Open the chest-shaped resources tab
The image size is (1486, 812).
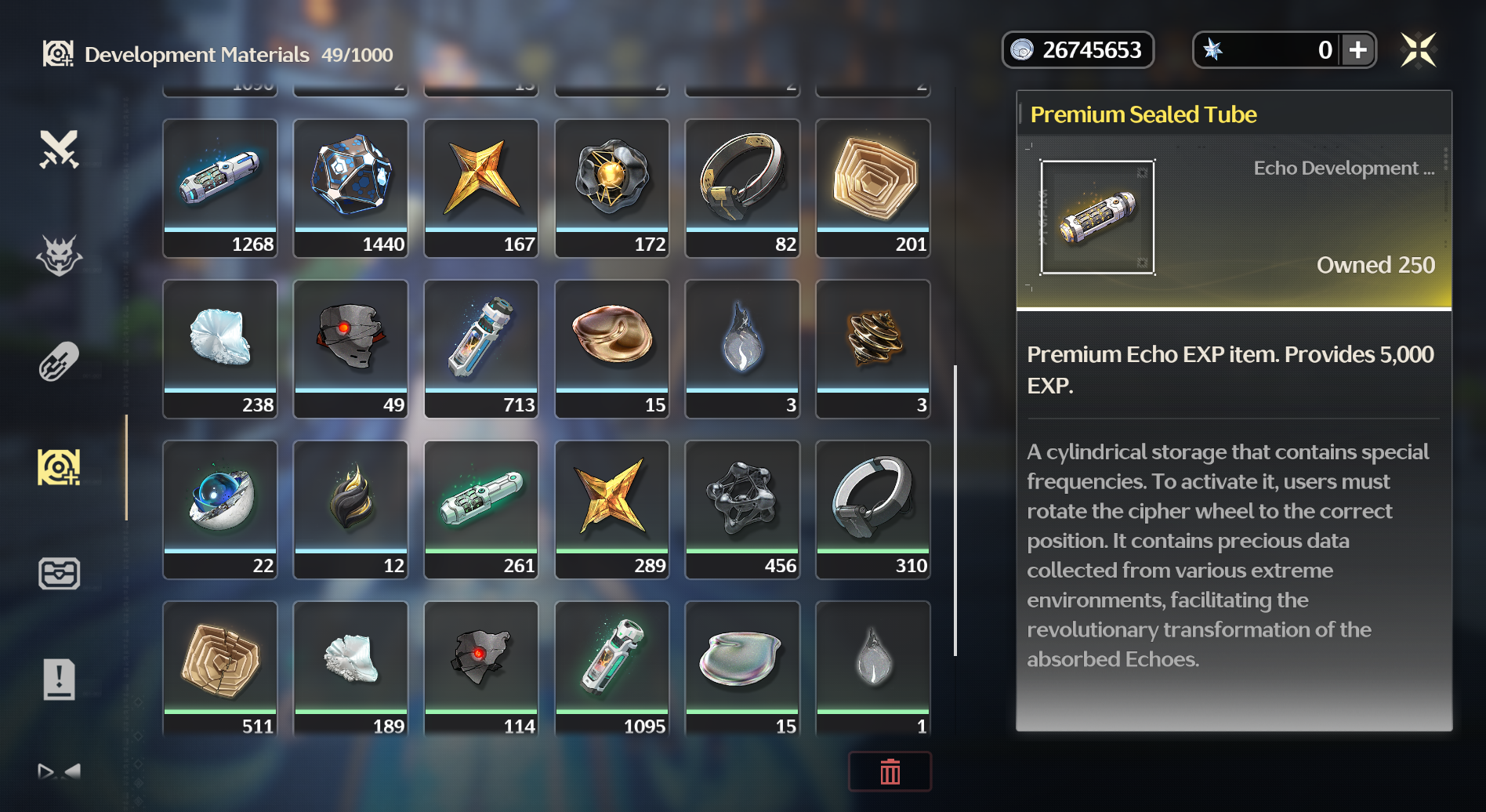(60, 574)
